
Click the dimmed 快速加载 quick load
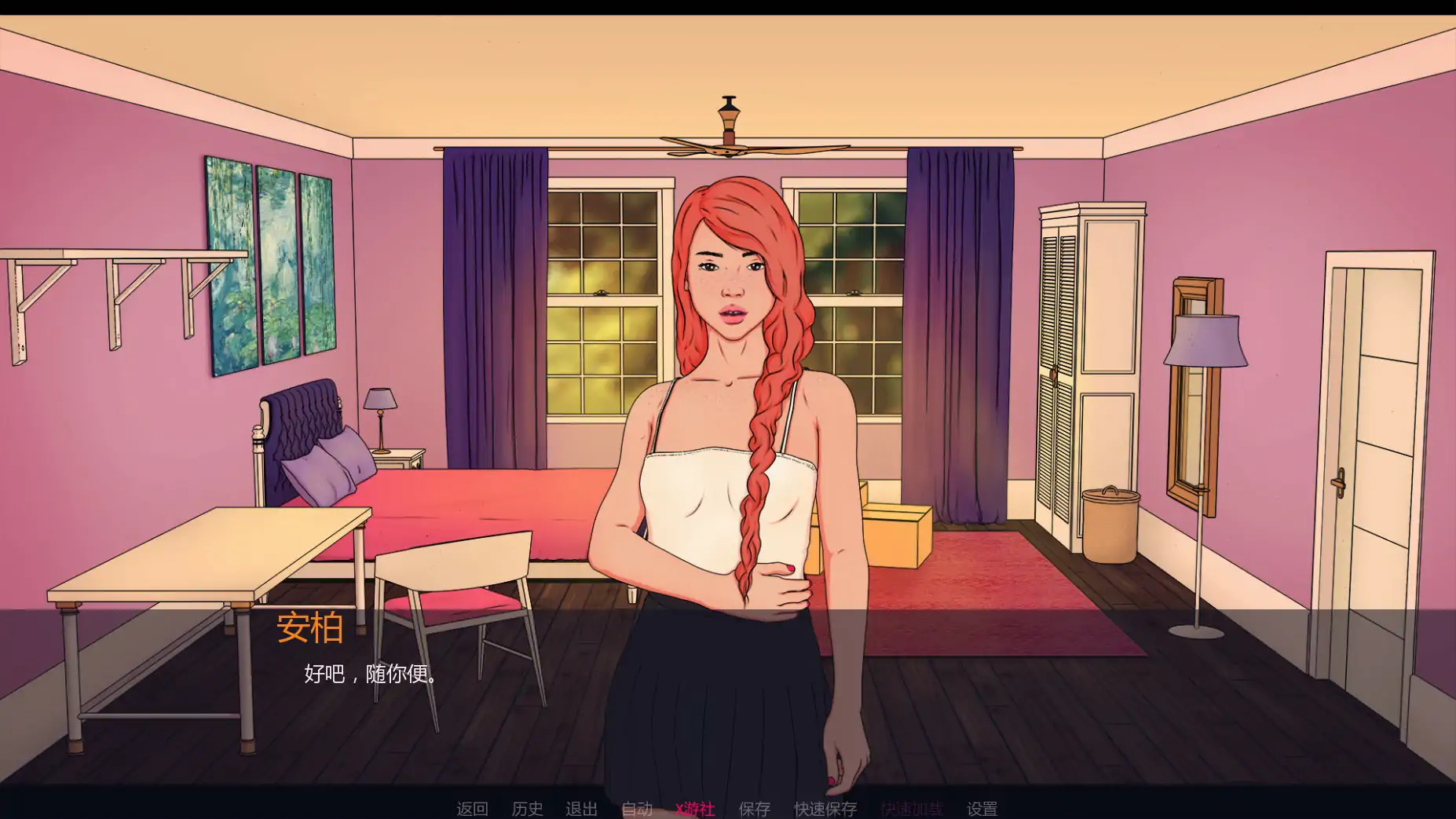[x=911, y=808]
